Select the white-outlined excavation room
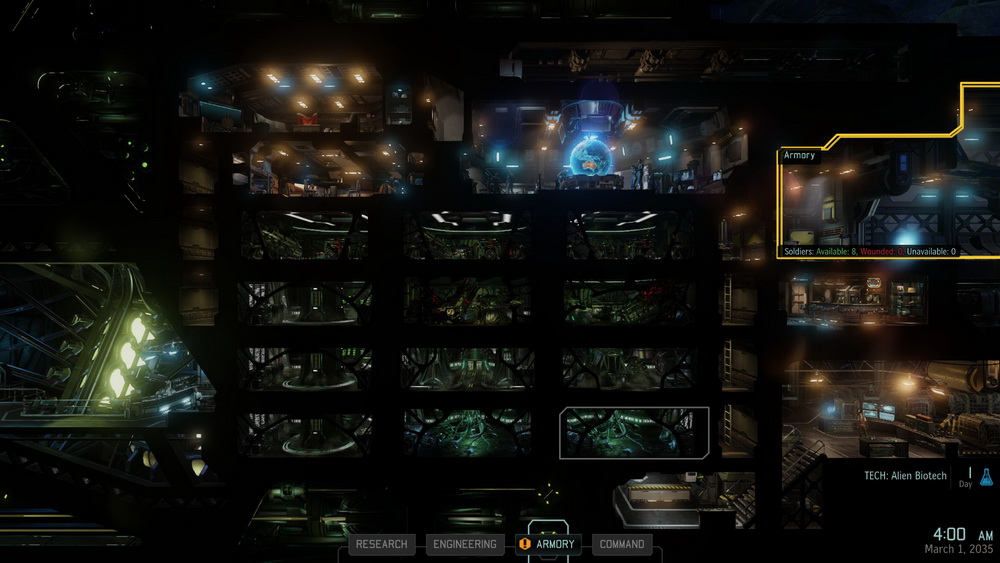This screenshot has height=563, width=1000. (634, 432)
